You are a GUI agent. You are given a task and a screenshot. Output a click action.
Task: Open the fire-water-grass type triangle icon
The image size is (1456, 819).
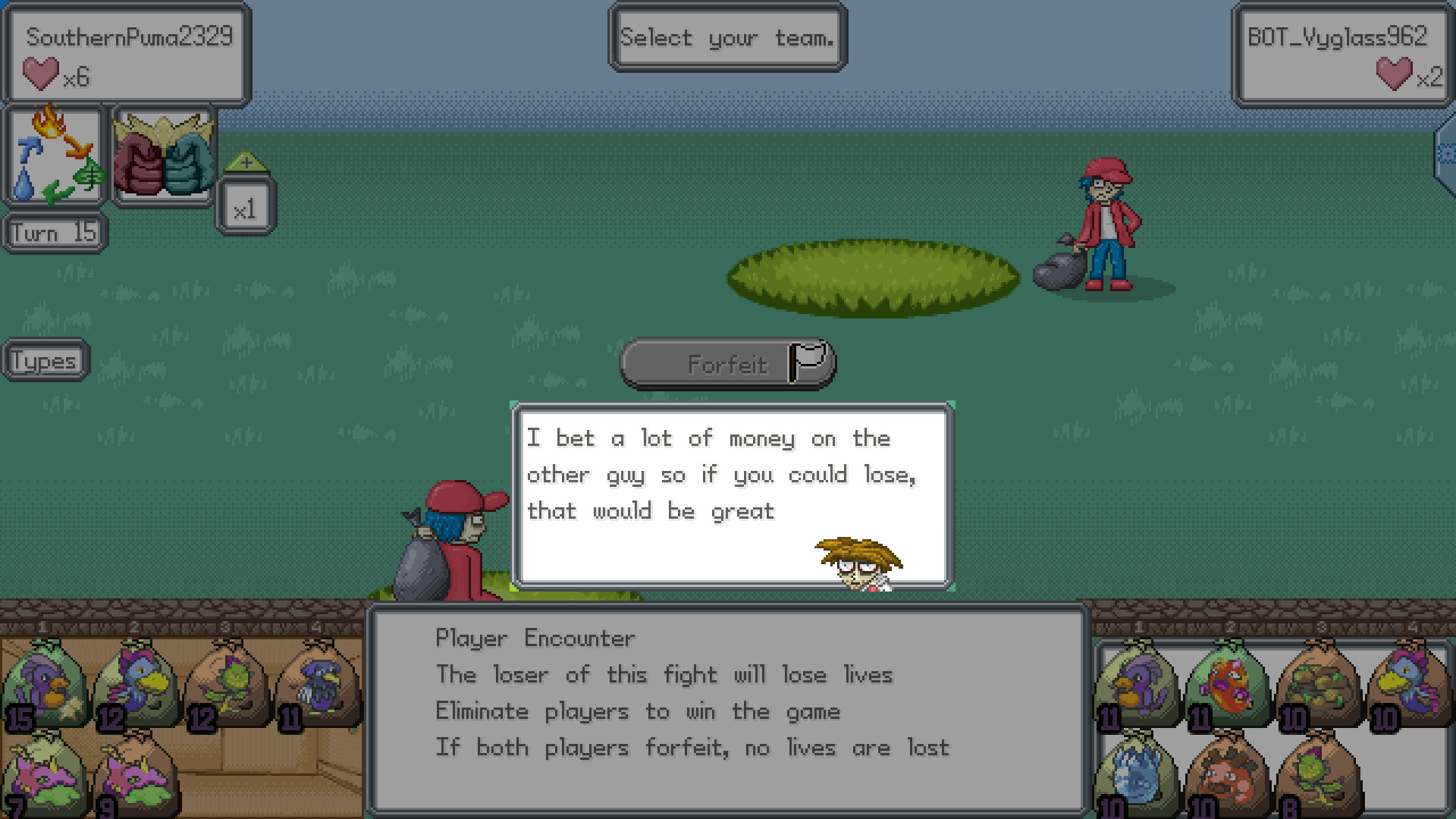55,155
